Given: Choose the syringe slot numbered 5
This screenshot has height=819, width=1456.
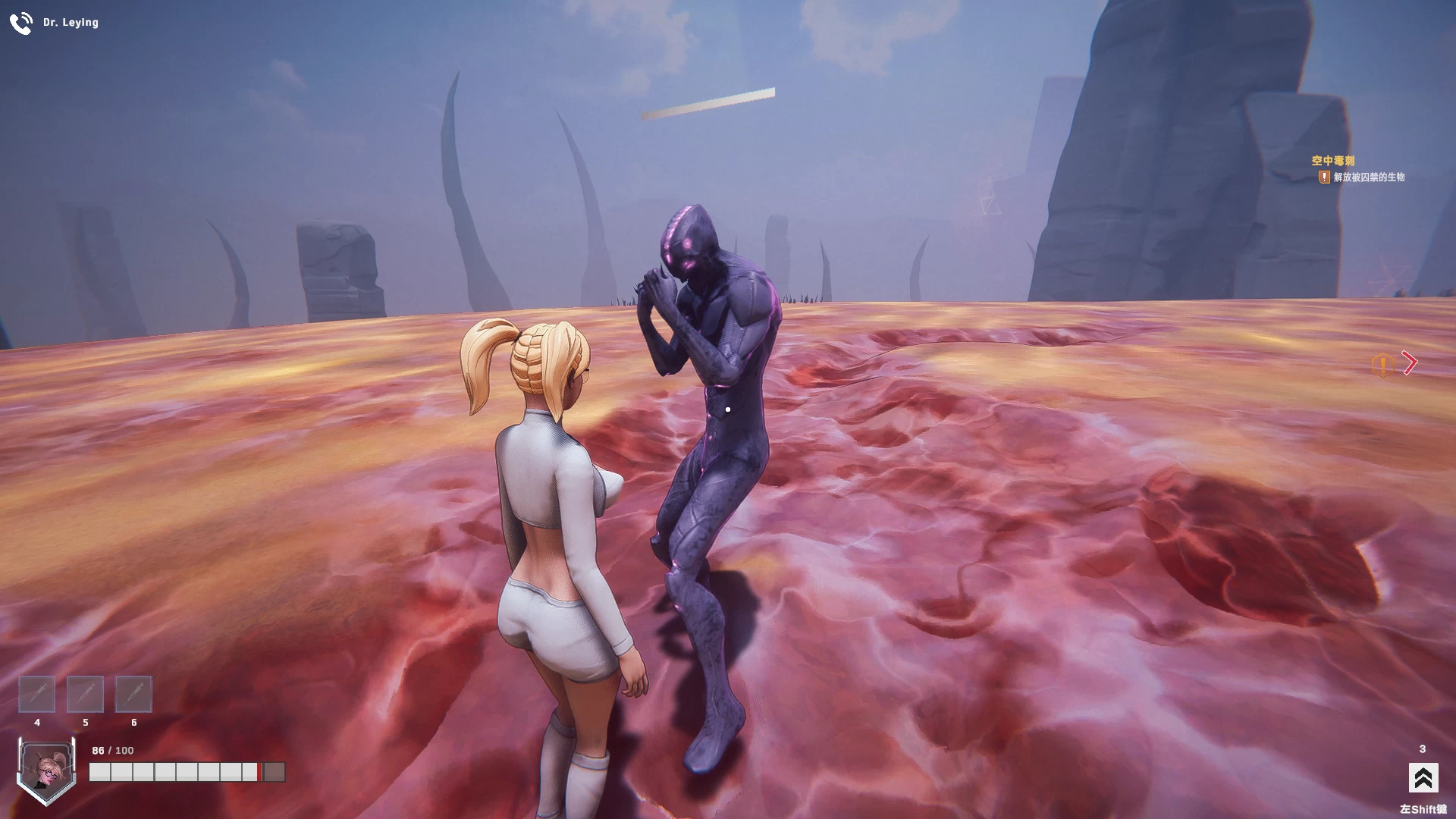Looking at the screenshot, I should click(85, 694).
